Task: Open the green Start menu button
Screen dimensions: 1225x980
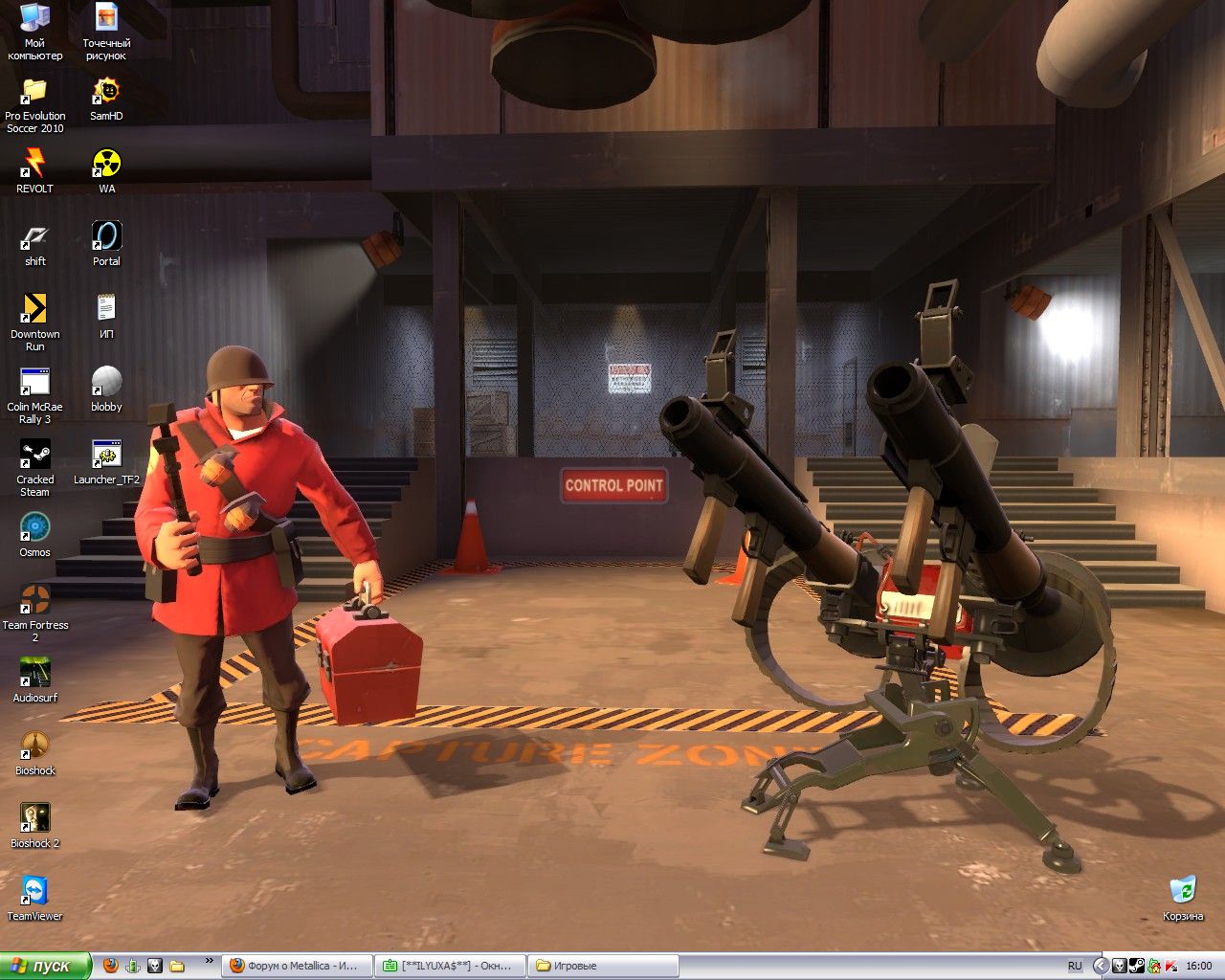Action: tap(44, 966)
